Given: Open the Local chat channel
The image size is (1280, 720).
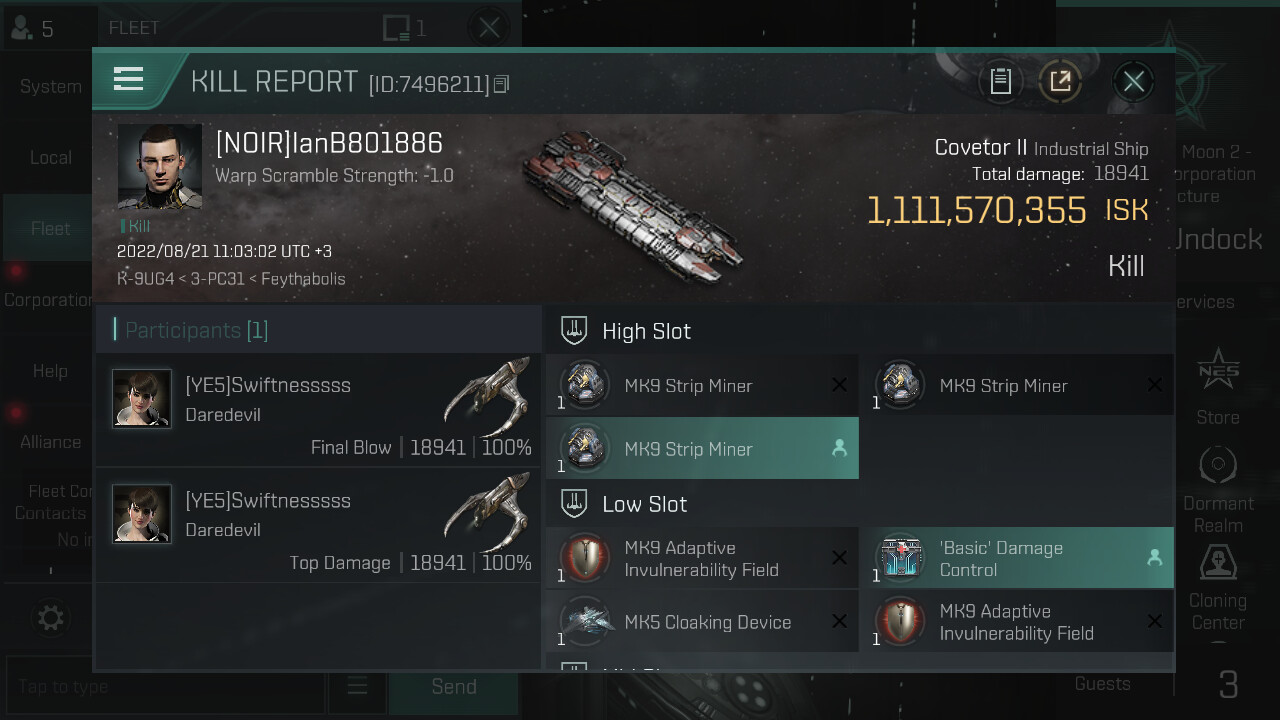Looking at the screenshot, I should pos(50,158).
